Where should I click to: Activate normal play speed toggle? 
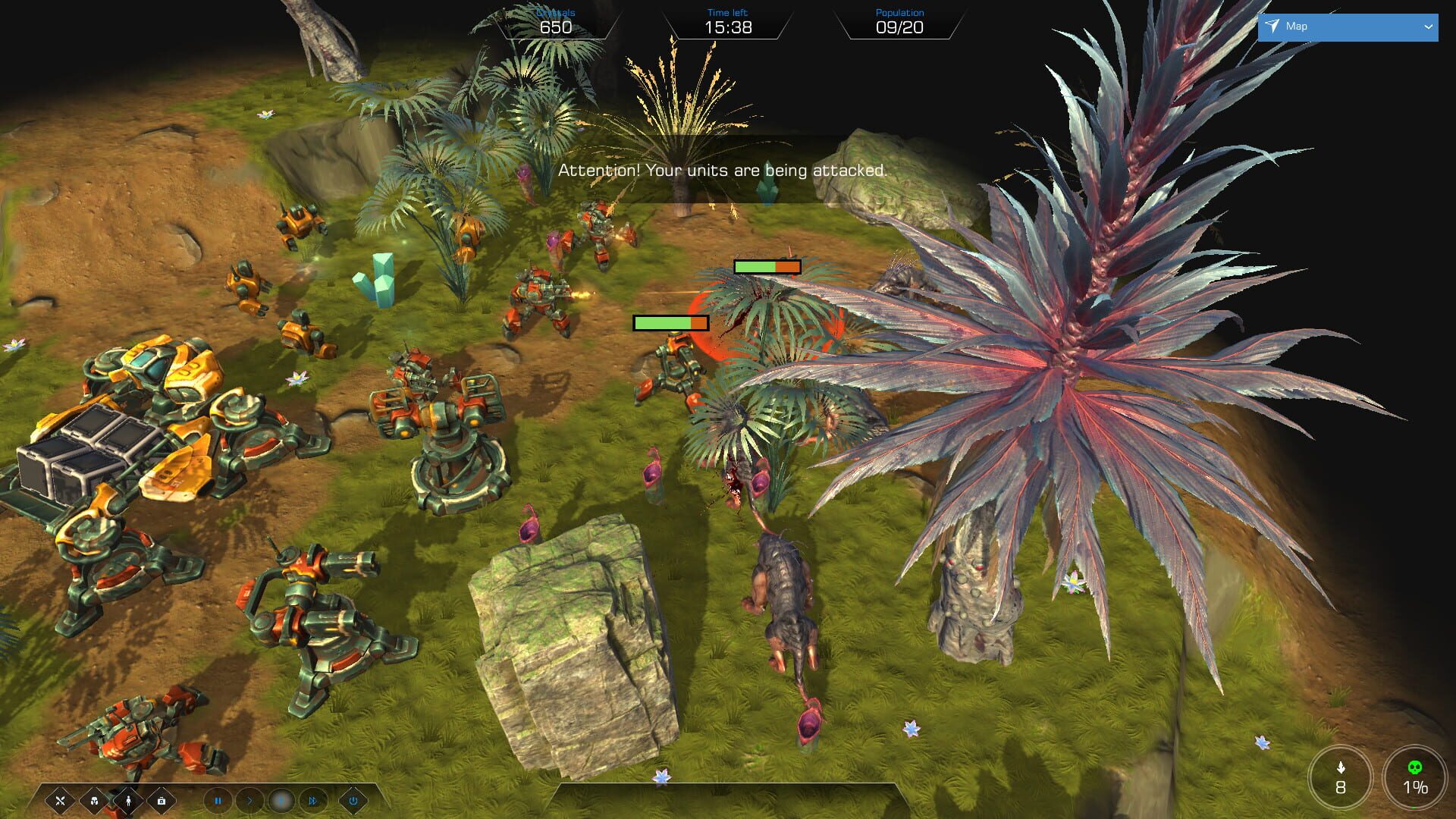click(282, 802)
